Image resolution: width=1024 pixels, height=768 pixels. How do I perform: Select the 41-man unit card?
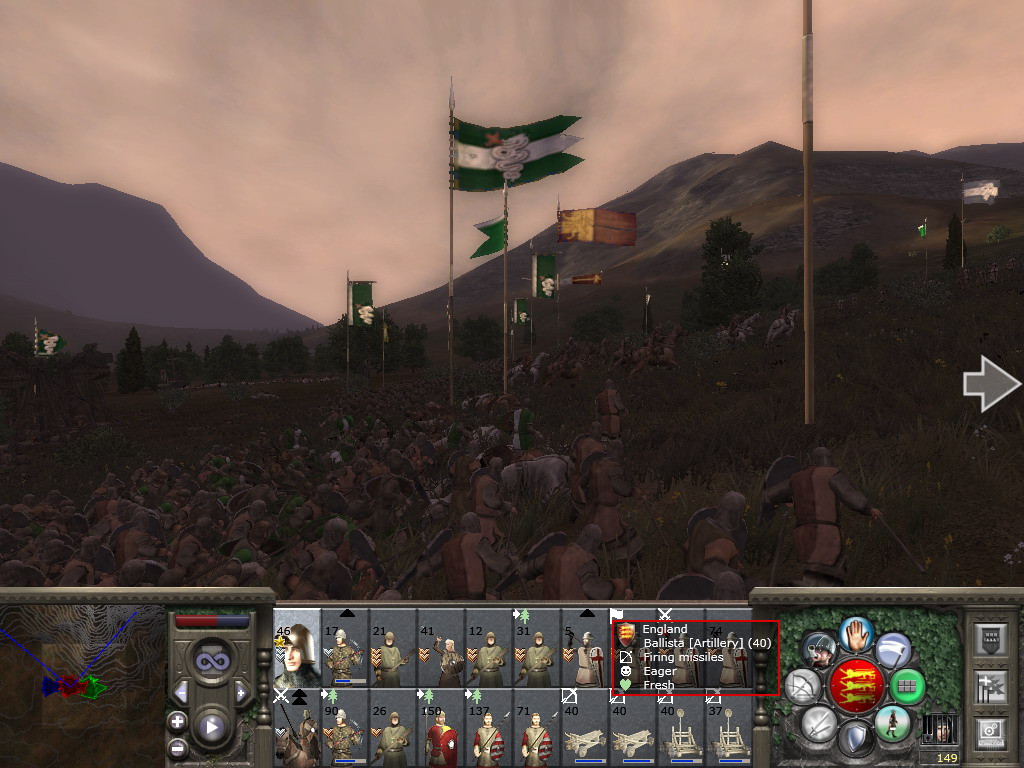tap(441, 648)
